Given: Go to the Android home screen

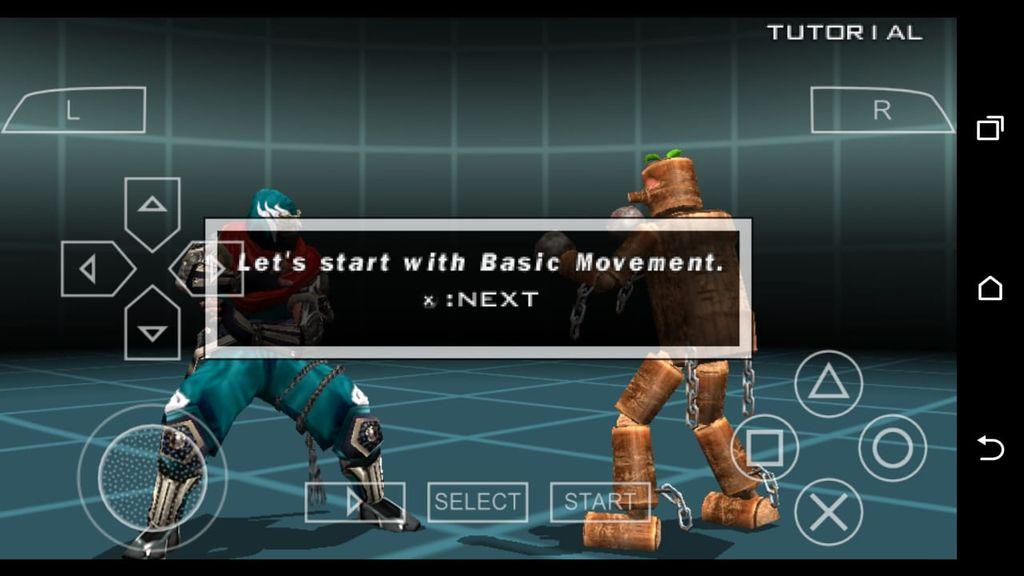Looking at the screenshot, I should (990, 288).
